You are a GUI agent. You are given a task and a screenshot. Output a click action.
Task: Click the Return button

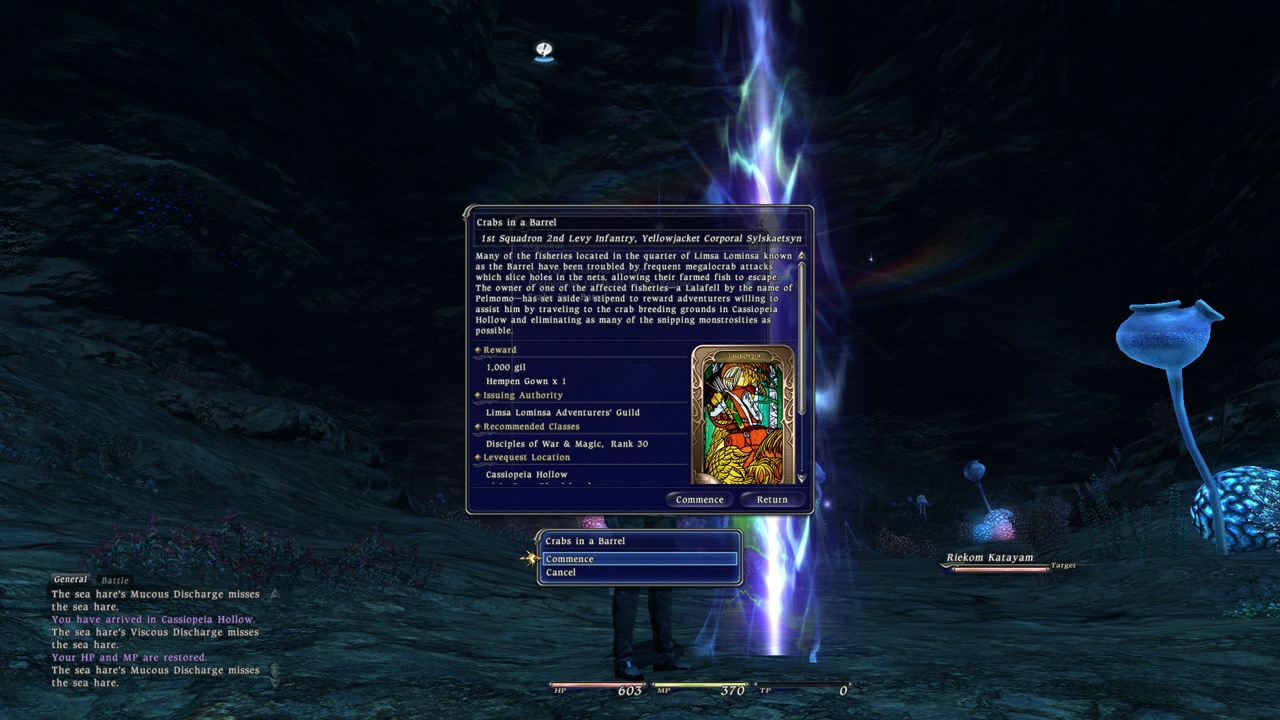tap(772, 499)
